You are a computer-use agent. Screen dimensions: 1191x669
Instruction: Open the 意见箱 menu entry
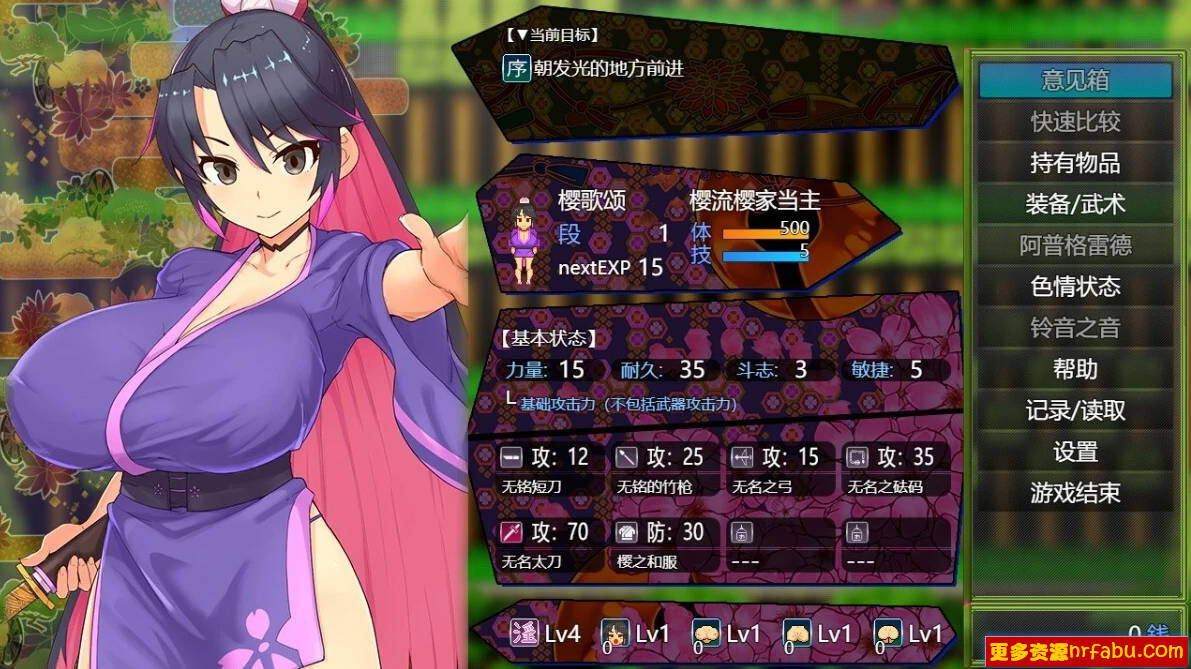[x=1075, y=80]
